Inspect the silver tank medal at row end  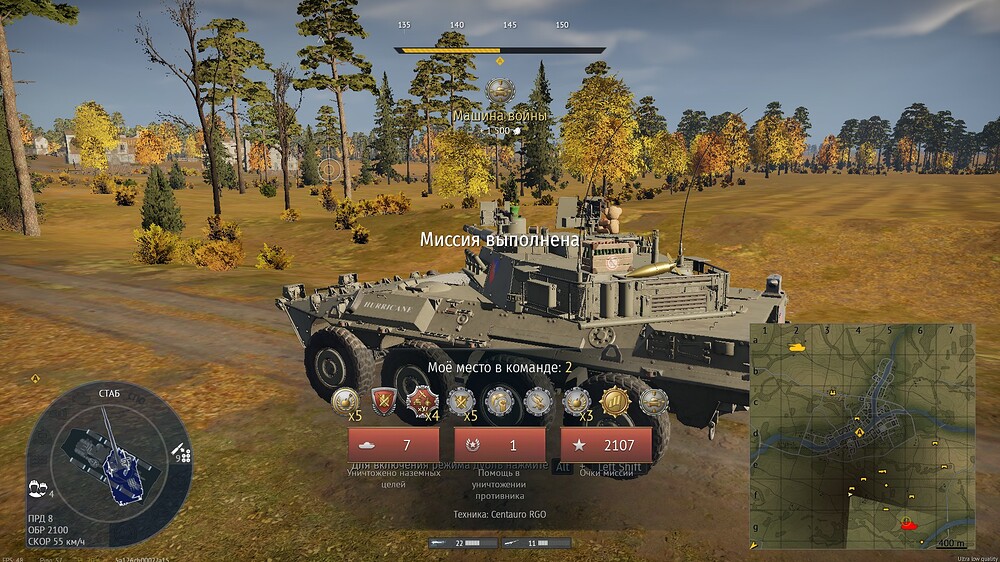(654, 401)
